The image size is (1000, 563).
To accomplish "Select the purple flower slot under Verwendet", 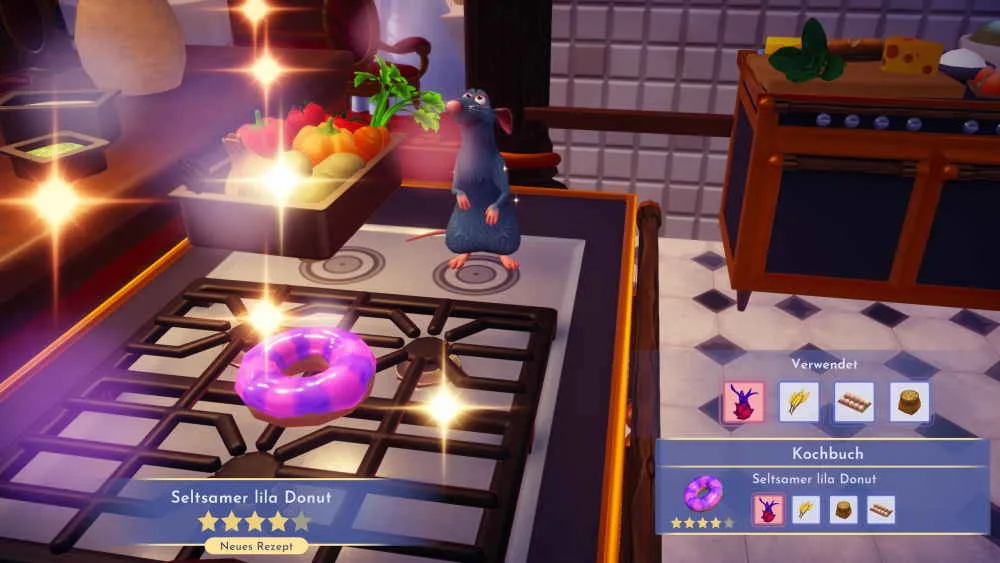I will coord(743,401).
